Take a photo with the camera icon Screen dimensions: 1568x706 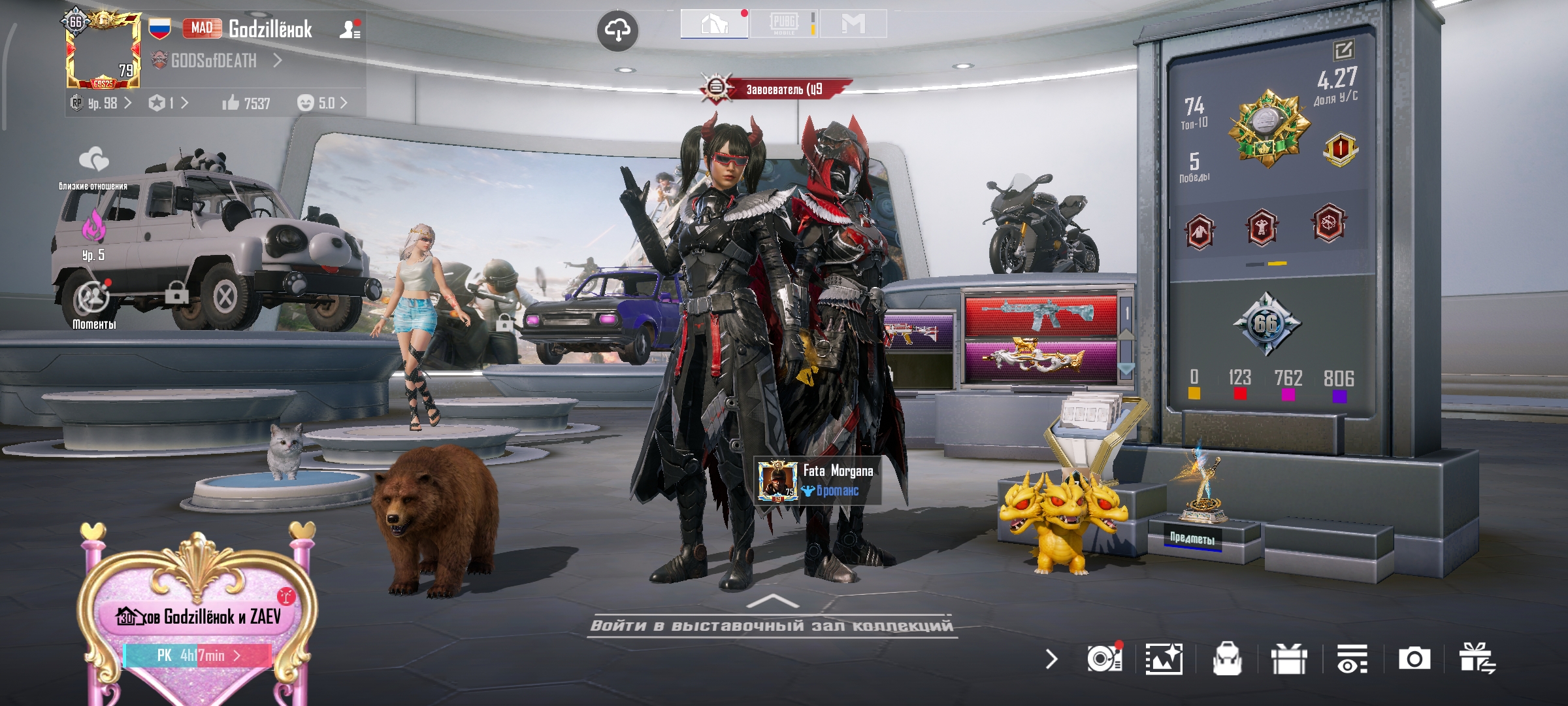click(1414, 659)
